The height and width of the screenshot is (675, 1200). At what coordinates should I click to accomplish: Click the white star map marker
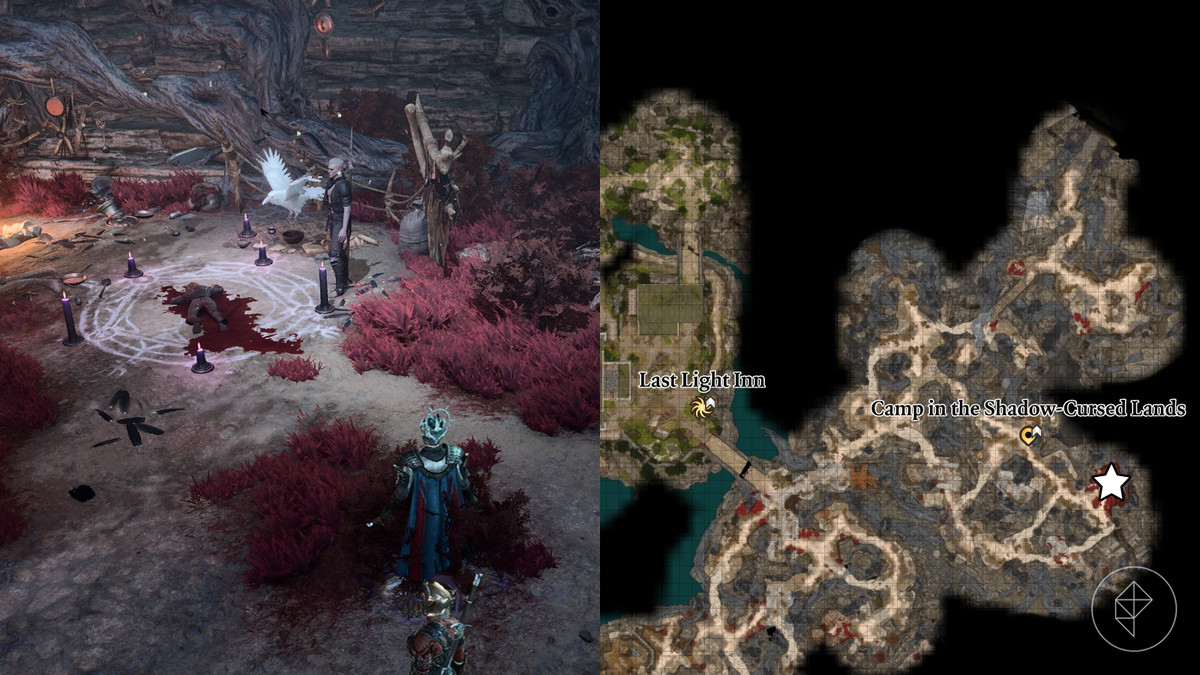click(1110, 484)
